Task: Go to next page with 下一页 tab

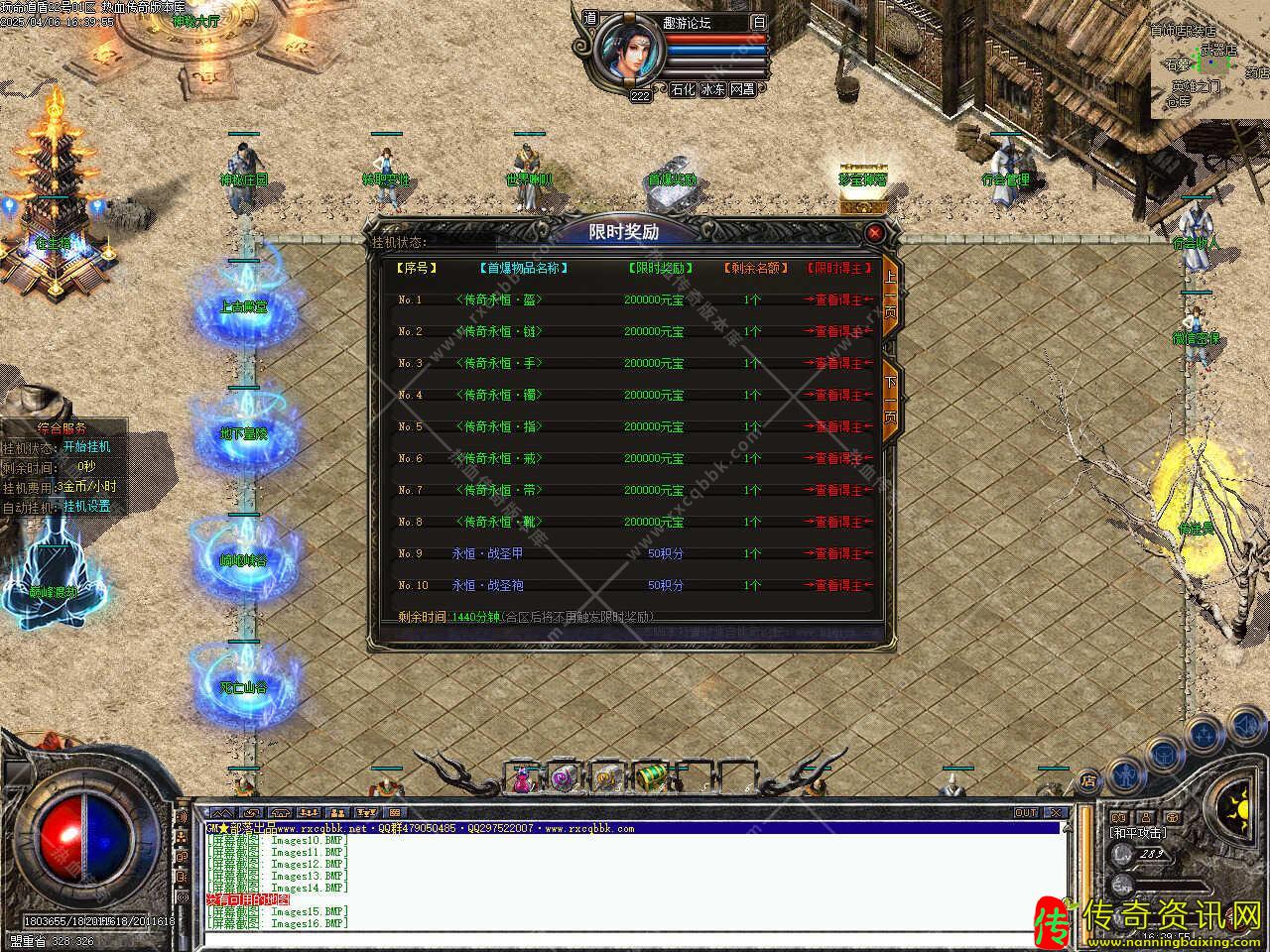Action: tap(890, 400)
